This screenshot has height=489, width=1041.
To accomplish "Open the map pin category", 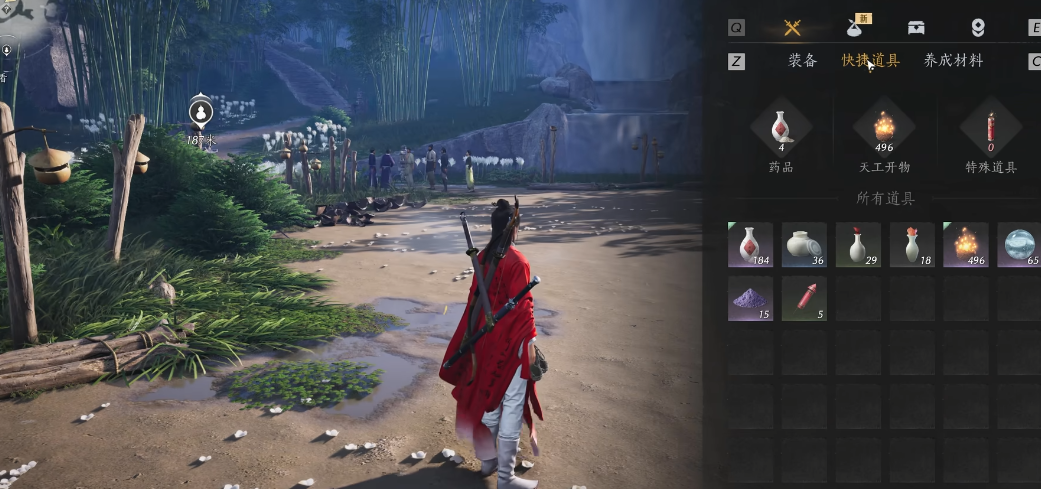I will point(978,28).
